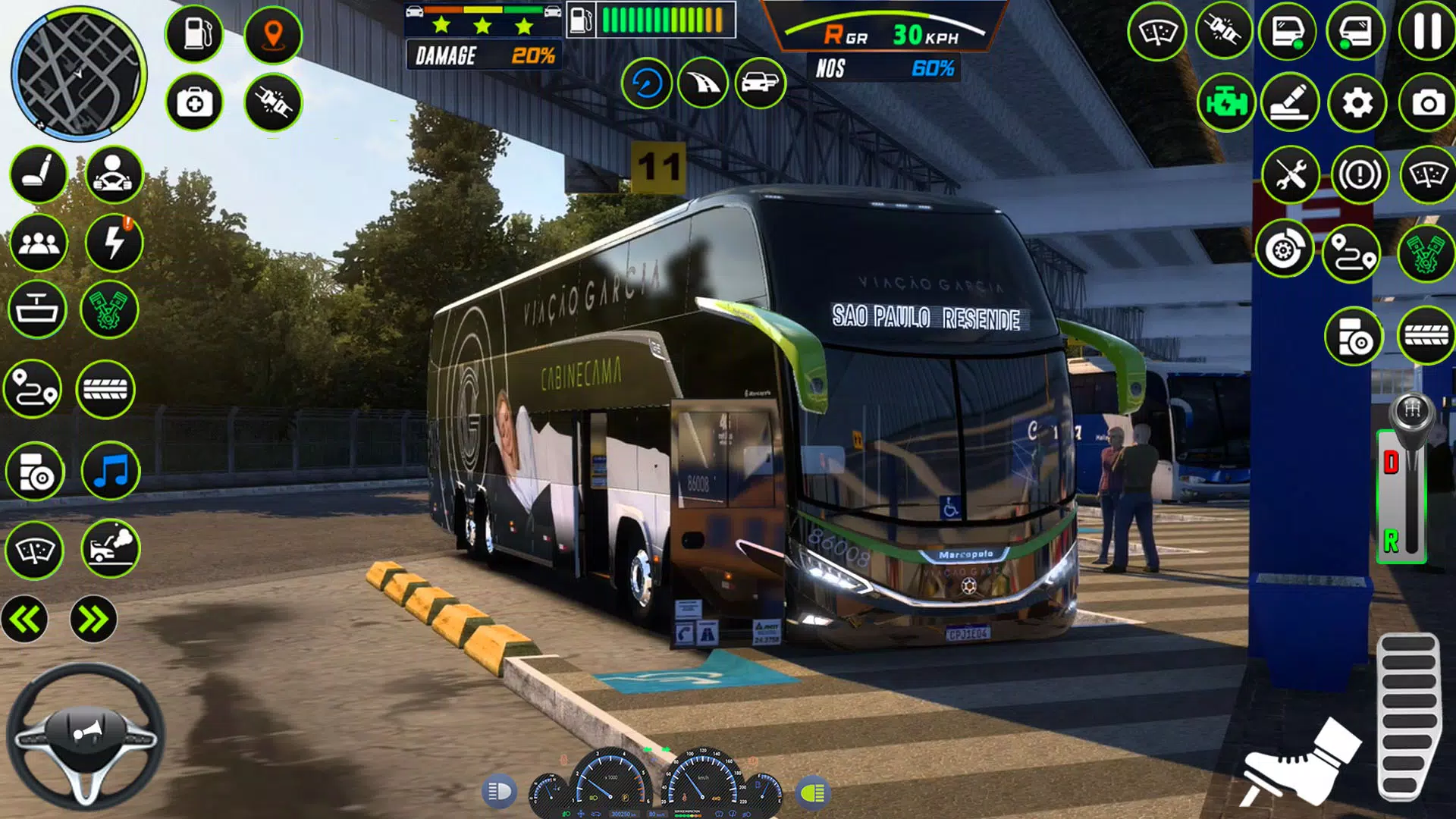Toggle the music note button
The width and height of the screenshot is (1456, 819).
tap(111, 472)
